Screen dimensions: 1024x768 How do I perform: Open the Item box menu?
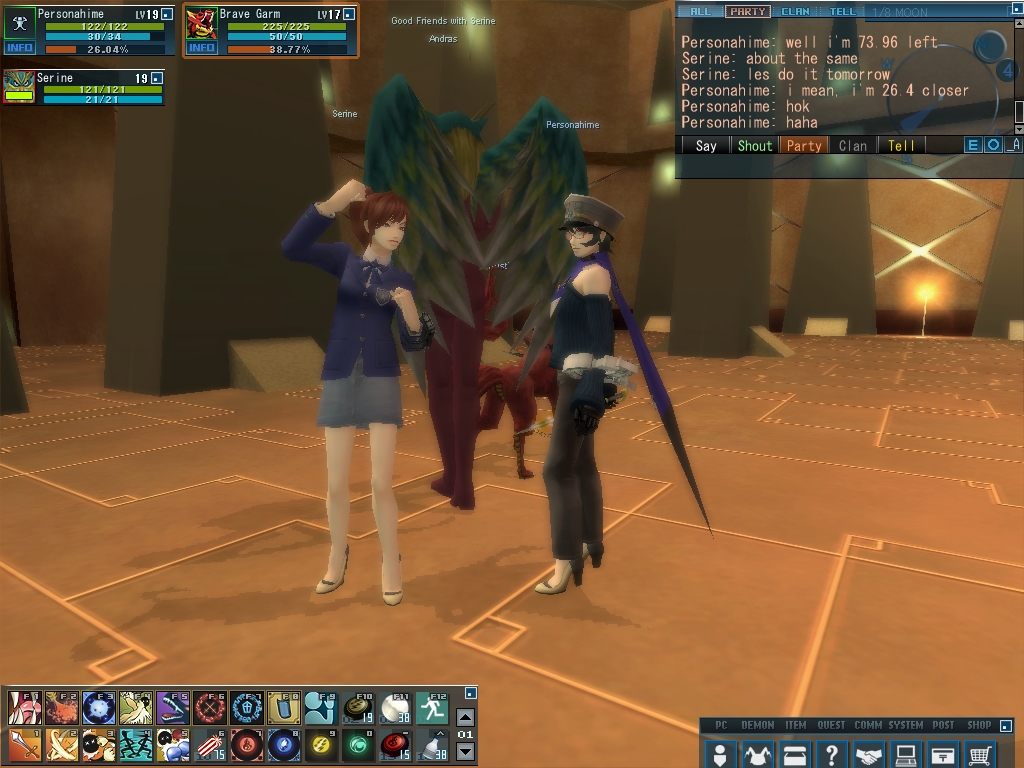pyautogui.click(x=795, y=753)
